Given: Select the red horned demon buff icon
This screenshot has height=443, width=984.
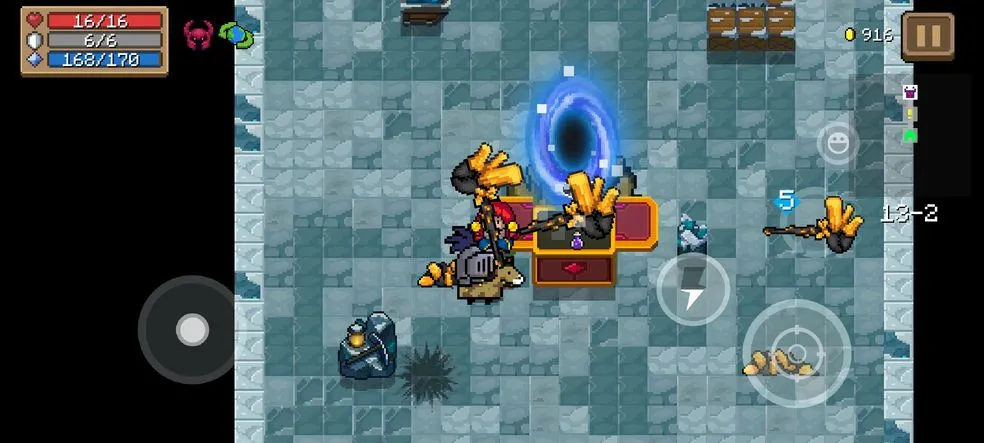Looking at the screenshot, I should 197,34.
